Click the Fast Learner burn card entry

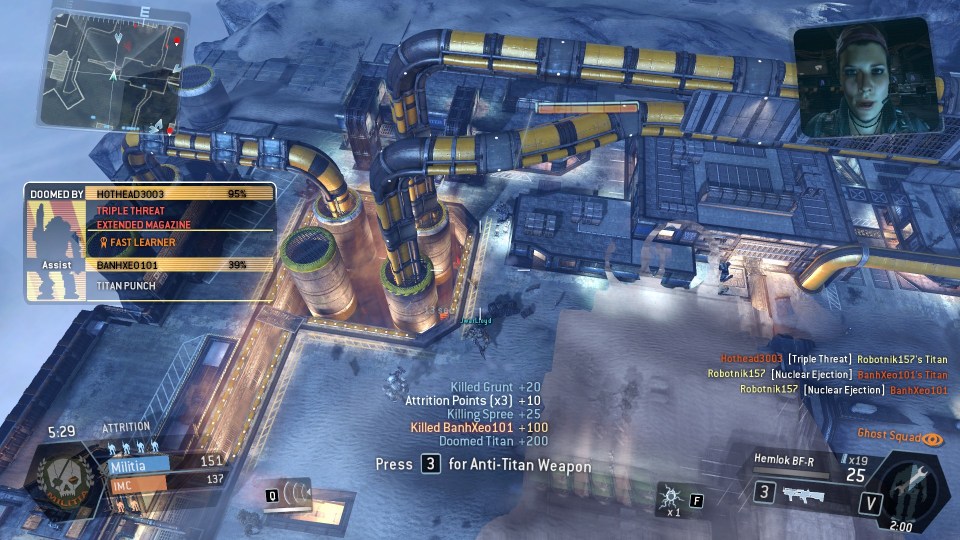pyautogui.click(x=138, y=242)
